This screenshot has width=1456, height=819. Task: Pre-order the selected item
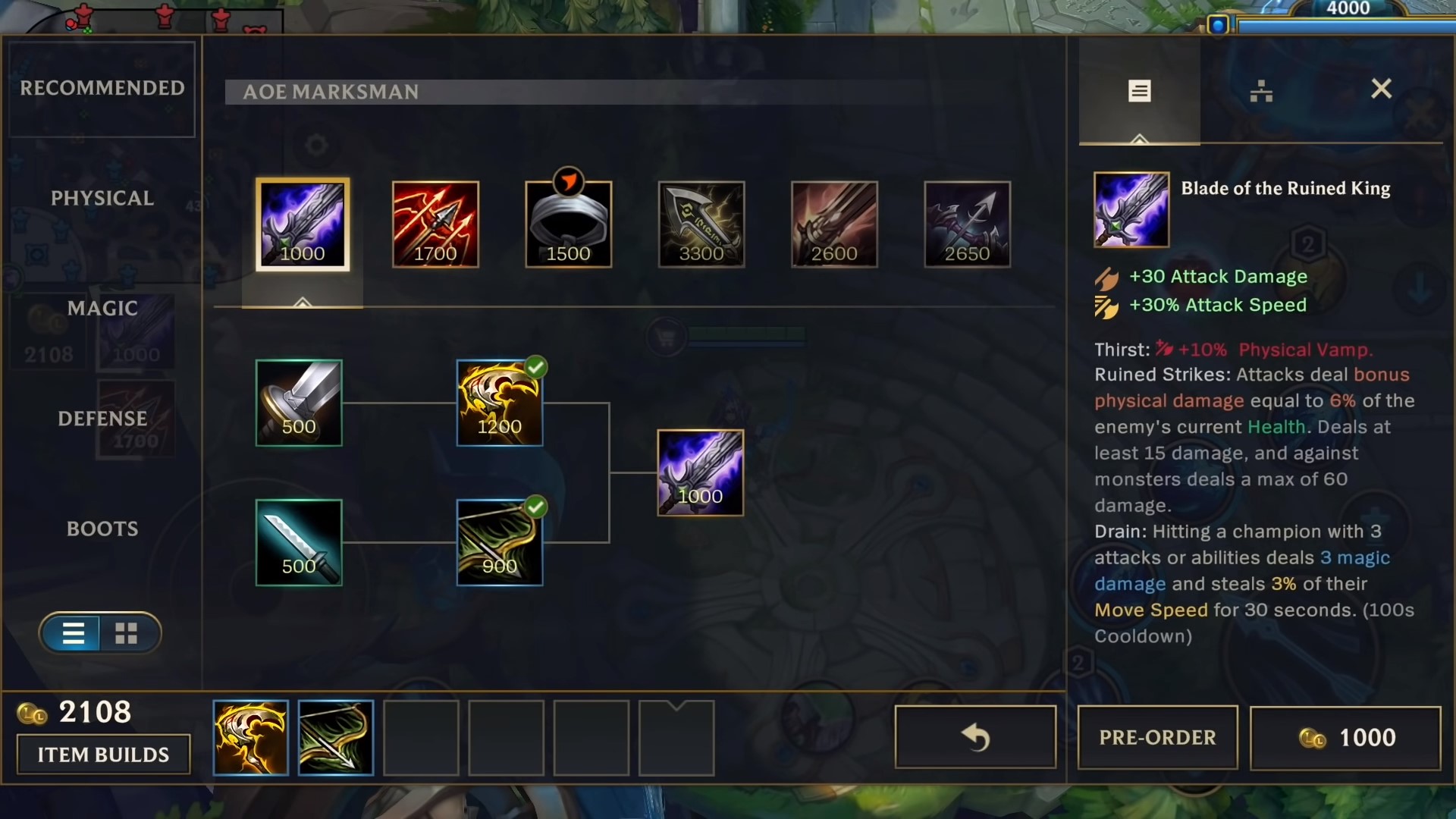[1157, 738]
